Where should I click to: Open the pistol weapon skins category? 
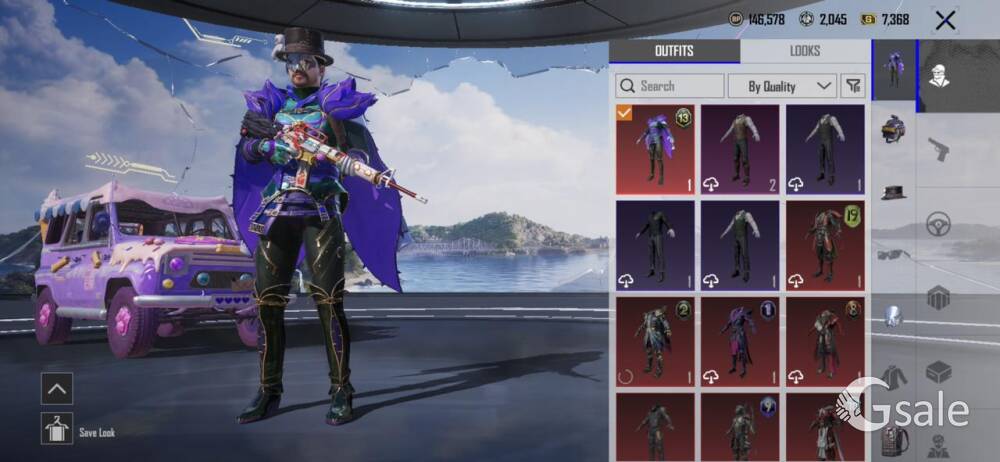point(938,149)
